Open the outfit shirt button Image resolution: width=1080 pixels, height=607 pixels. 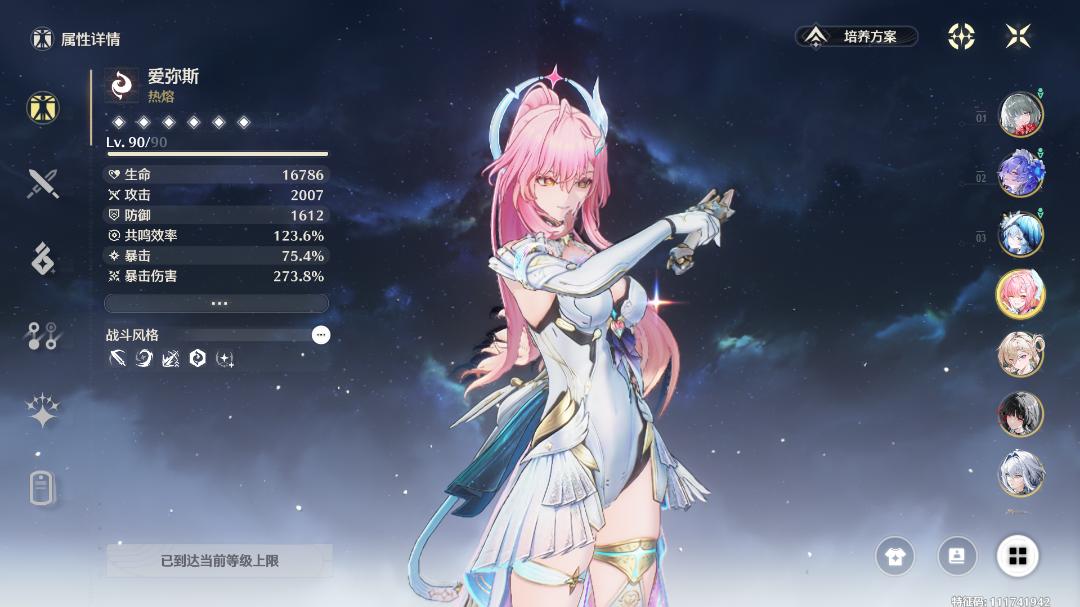(x=895, y=556)
